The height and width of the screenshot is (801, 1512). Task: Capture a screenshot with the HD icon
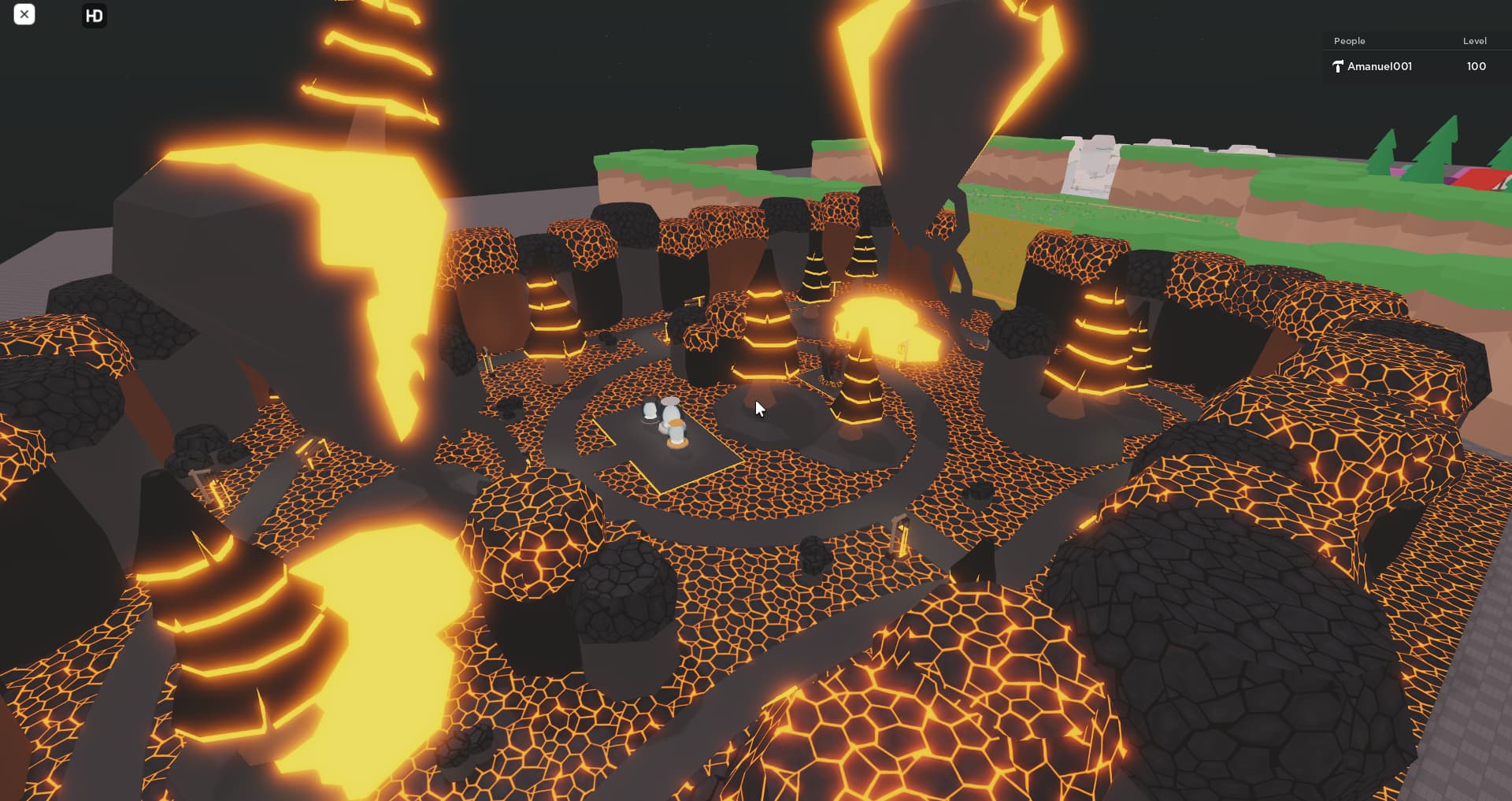94,15
